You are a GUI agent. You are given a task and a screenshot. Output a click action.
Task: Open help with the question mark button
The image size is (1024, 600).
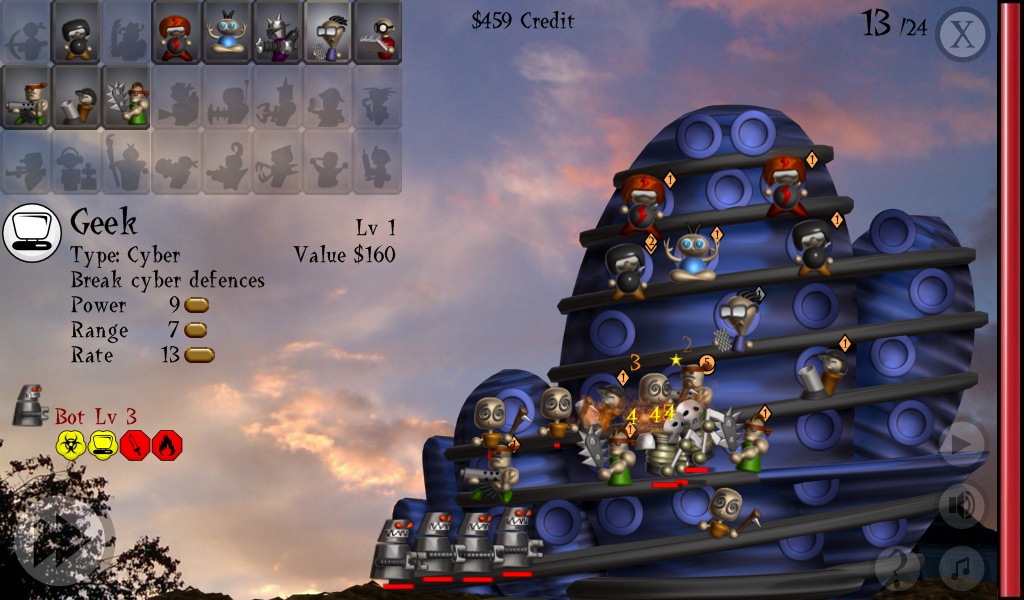897,570
